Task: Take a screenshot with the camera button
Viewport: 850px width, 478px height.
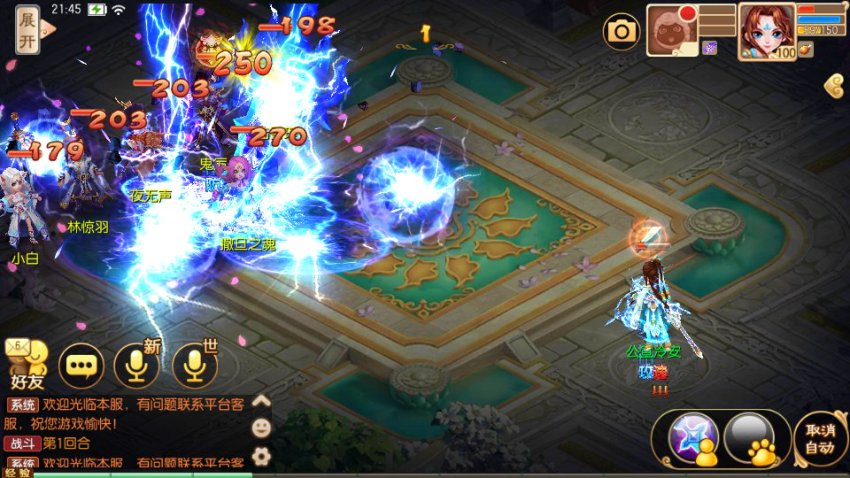Action: (621, 31)
